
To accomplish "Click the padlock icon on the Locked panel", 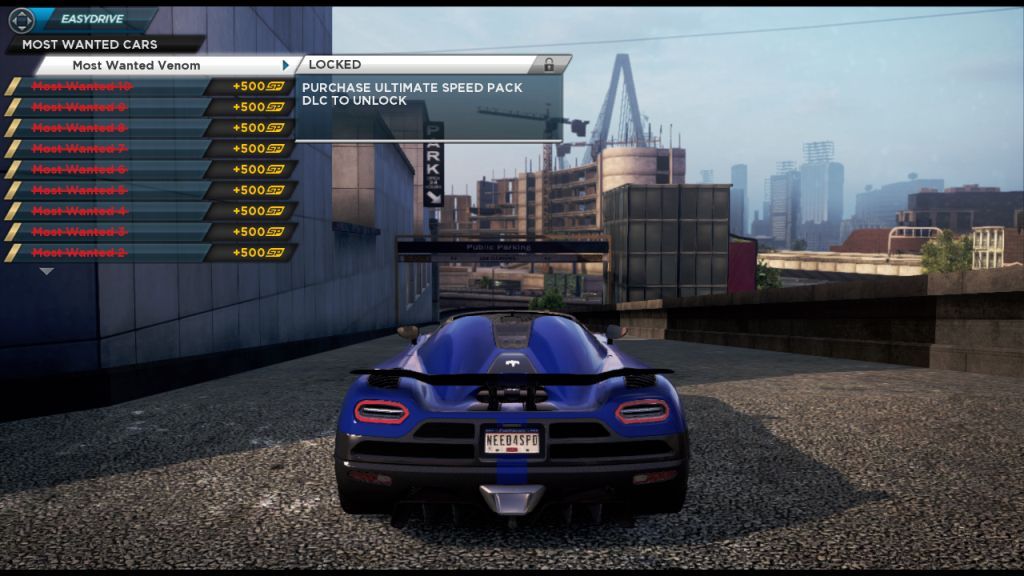I will pos(548,65).
